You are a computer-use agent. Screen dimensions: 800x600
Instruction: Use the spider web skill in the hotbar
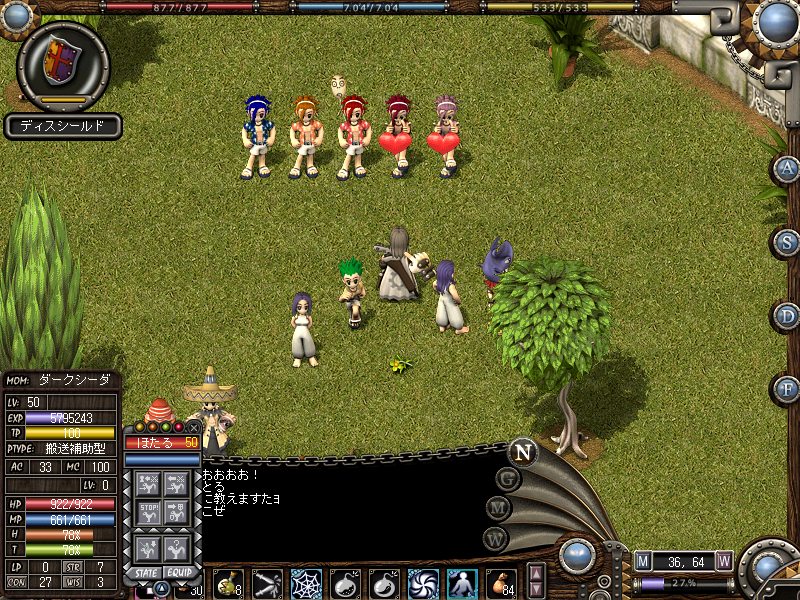pos(306,582)
